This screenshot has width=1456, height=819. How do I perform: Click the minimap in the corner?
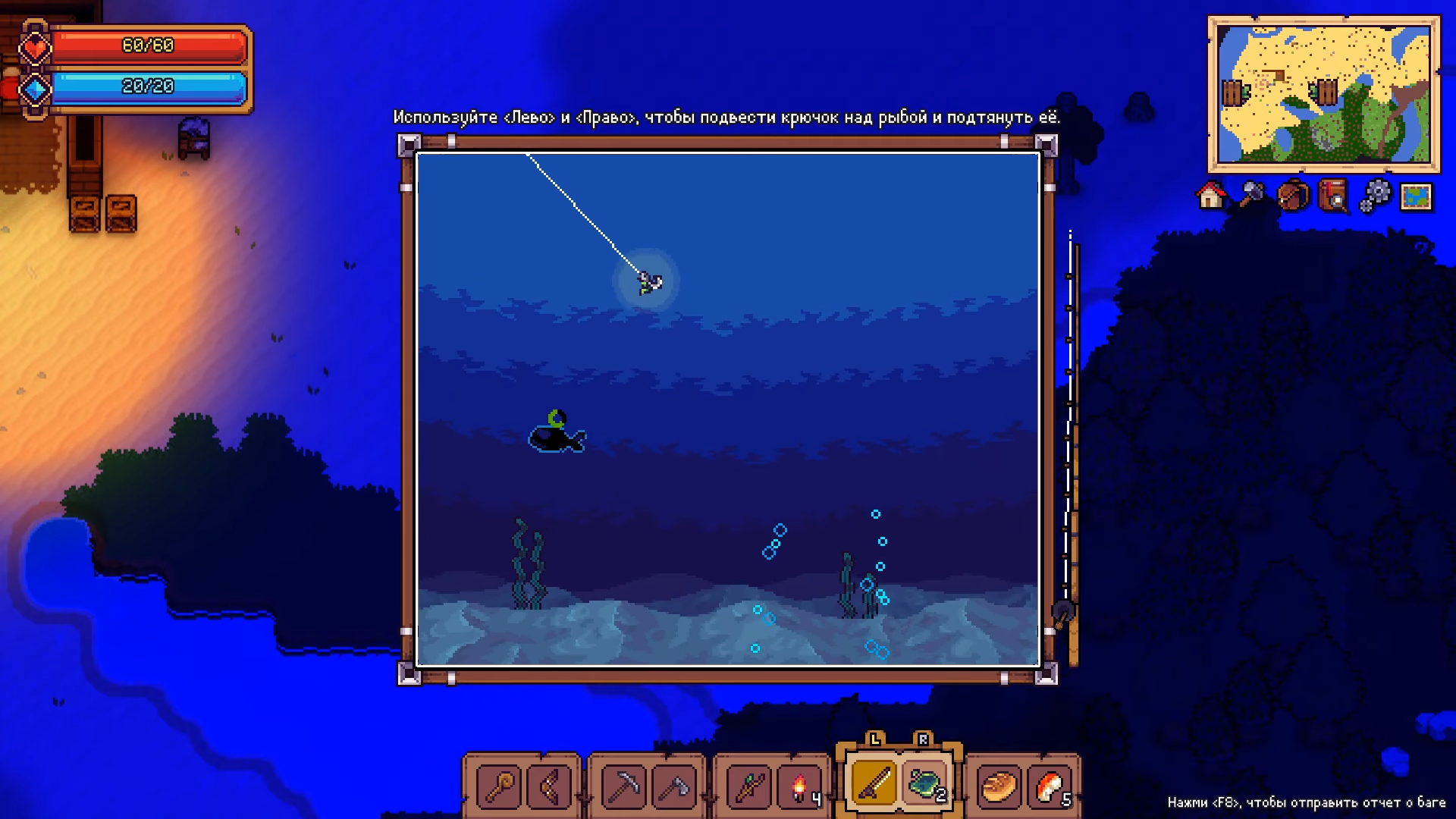[1323, 94]
